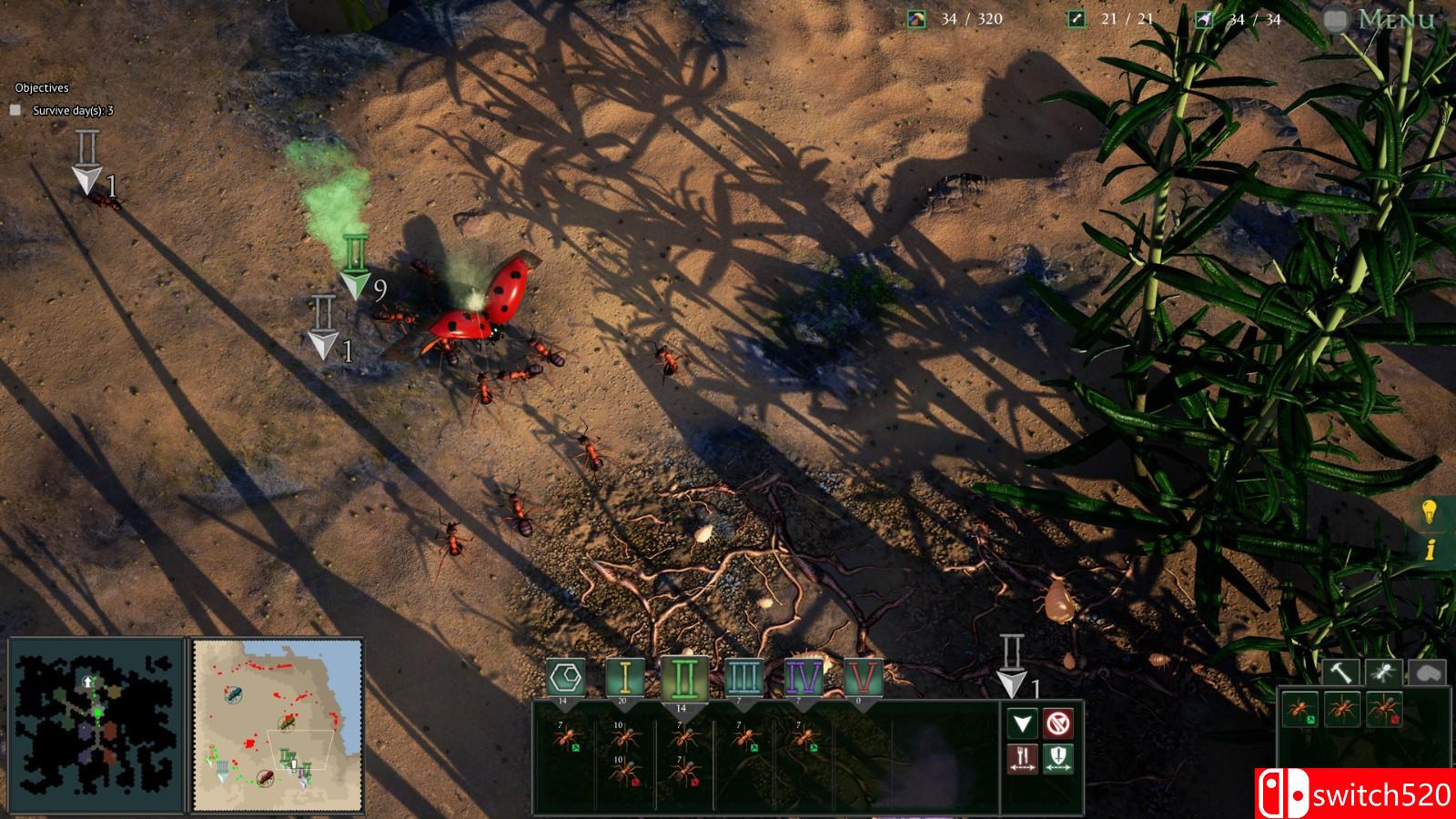The image size is (1456, 819).
Task: Toggle the Survive day(s): 3 objective checkbox
Action: point(15,107)
